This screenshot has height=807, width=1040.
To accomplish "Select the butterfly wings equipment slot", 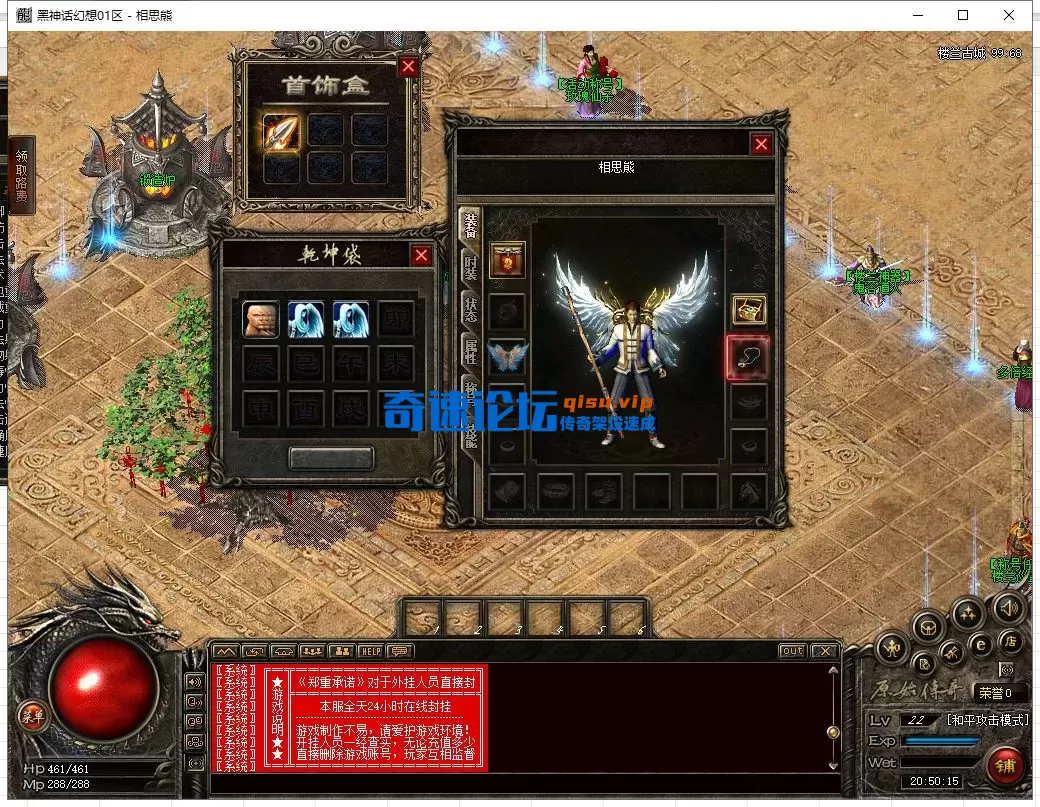I will [x=507, y=357].
